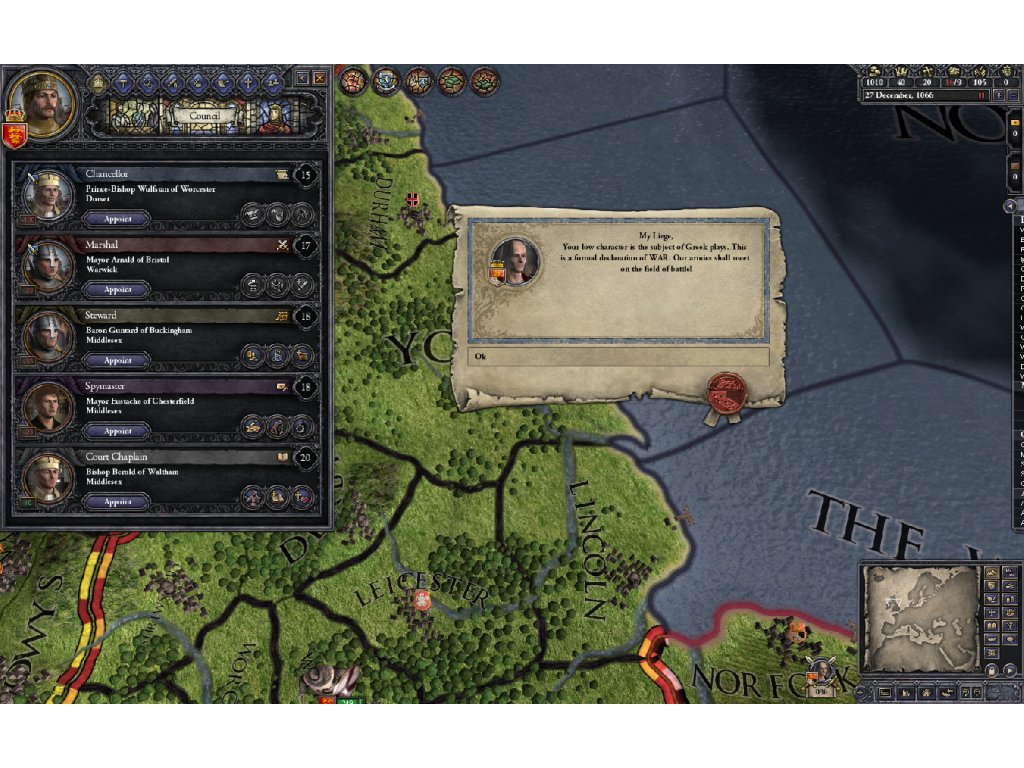Appoint a new Spymaster

(x=118, y=431)
